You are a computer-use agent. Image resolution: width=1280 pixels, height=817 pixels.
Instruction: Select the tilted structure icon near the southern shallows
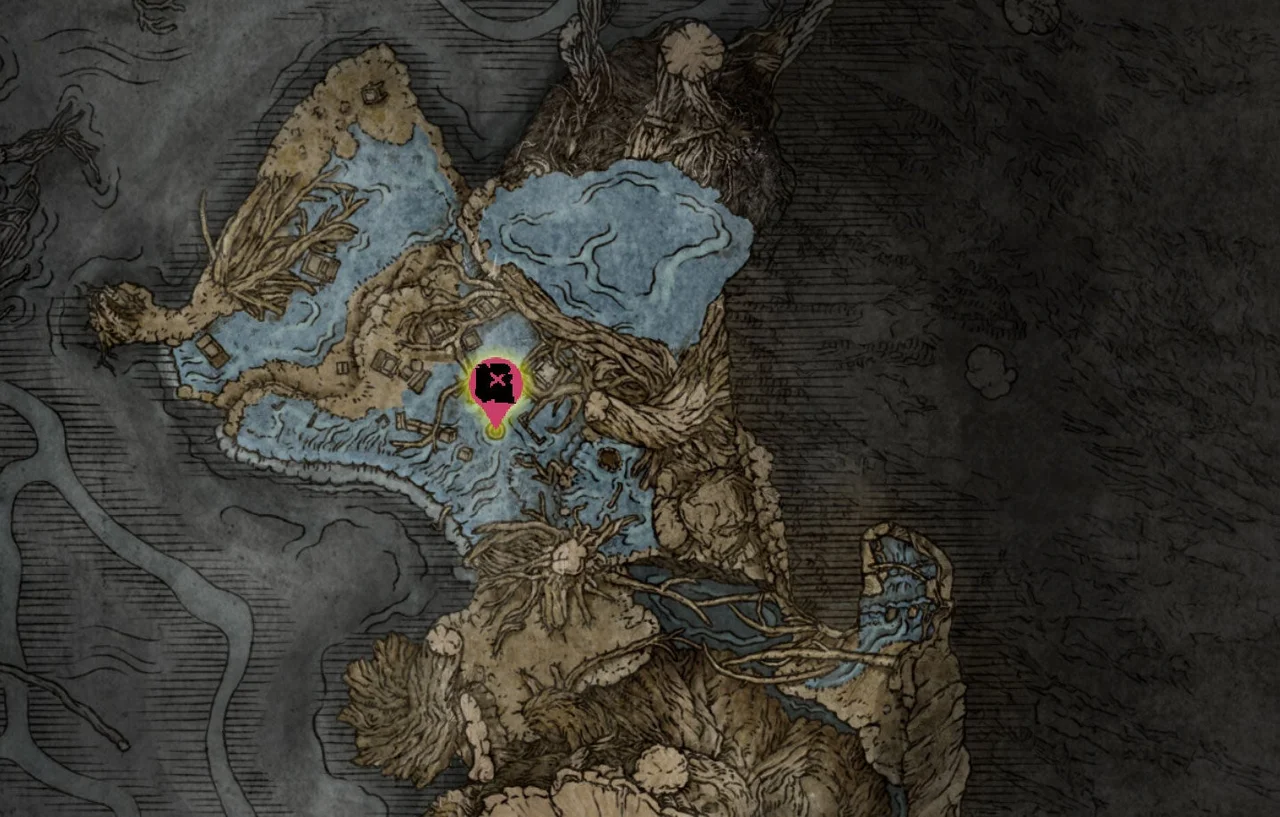pos(404,422)
